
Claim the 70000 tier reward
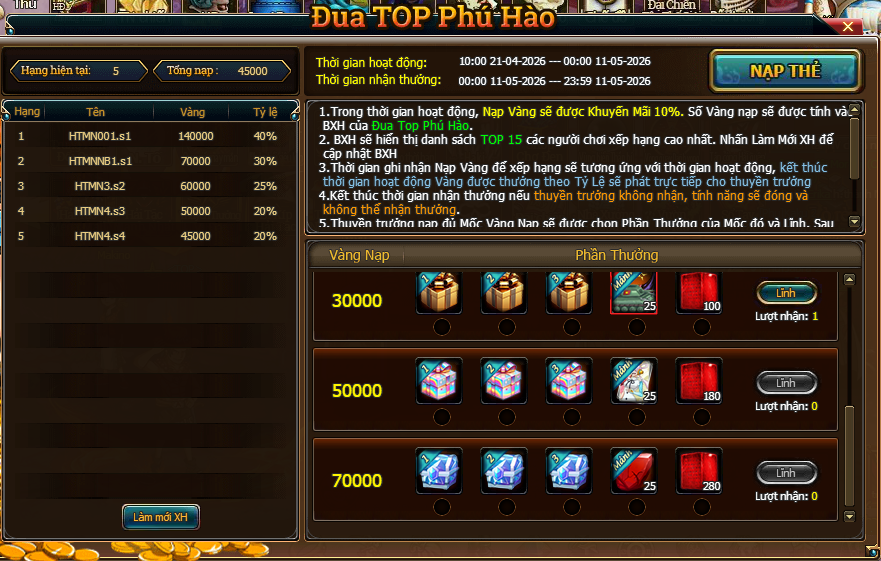(786, 473)
